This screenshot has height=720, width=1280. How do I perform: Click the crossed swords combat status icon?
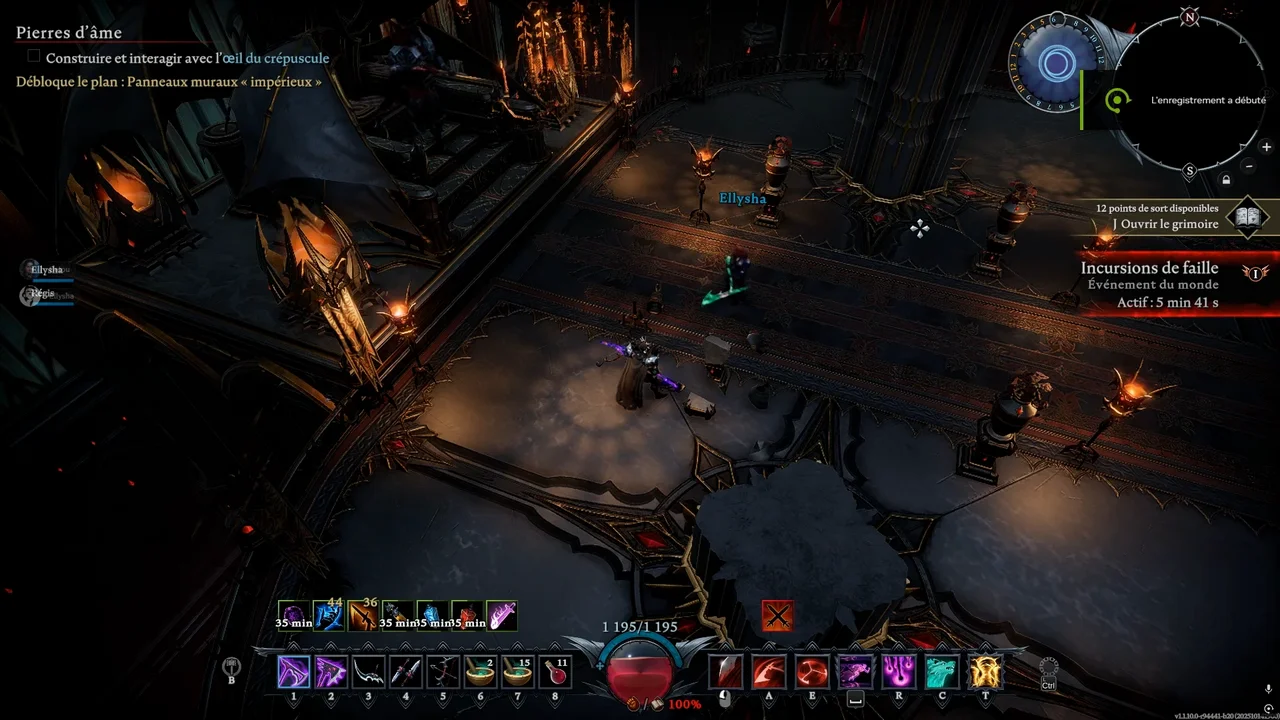pos(777,616)
